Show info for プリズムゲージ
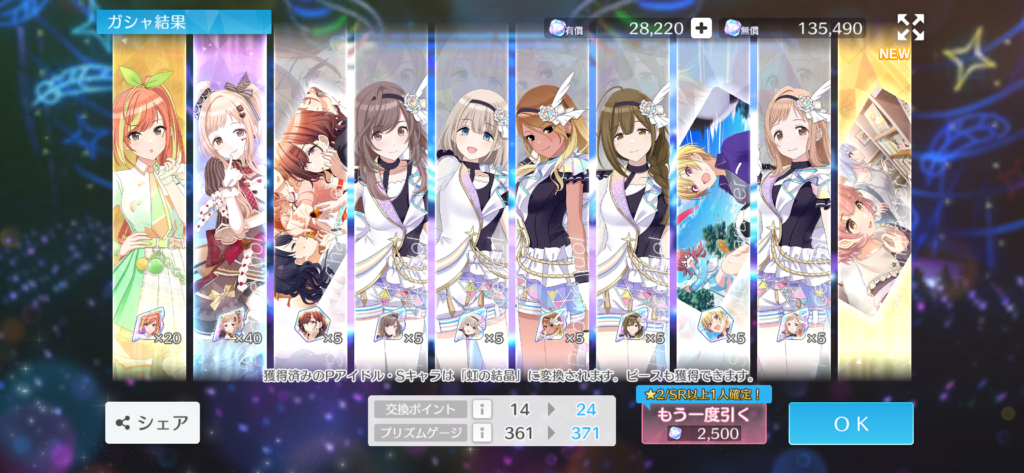Screen dimensions: 1024x473 [481, 432]
